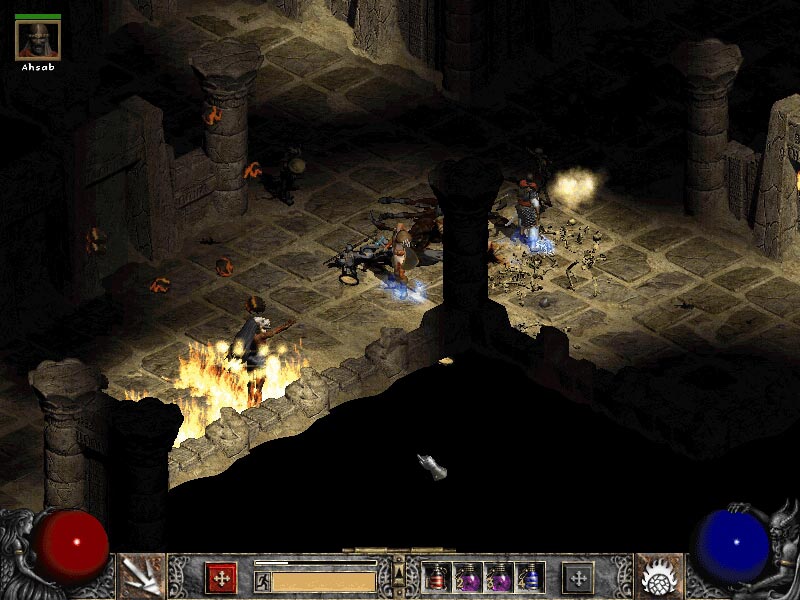Use the red potion in belt slot 1
Viewport: 800px width, 600px height.
[x=437, y=578]
